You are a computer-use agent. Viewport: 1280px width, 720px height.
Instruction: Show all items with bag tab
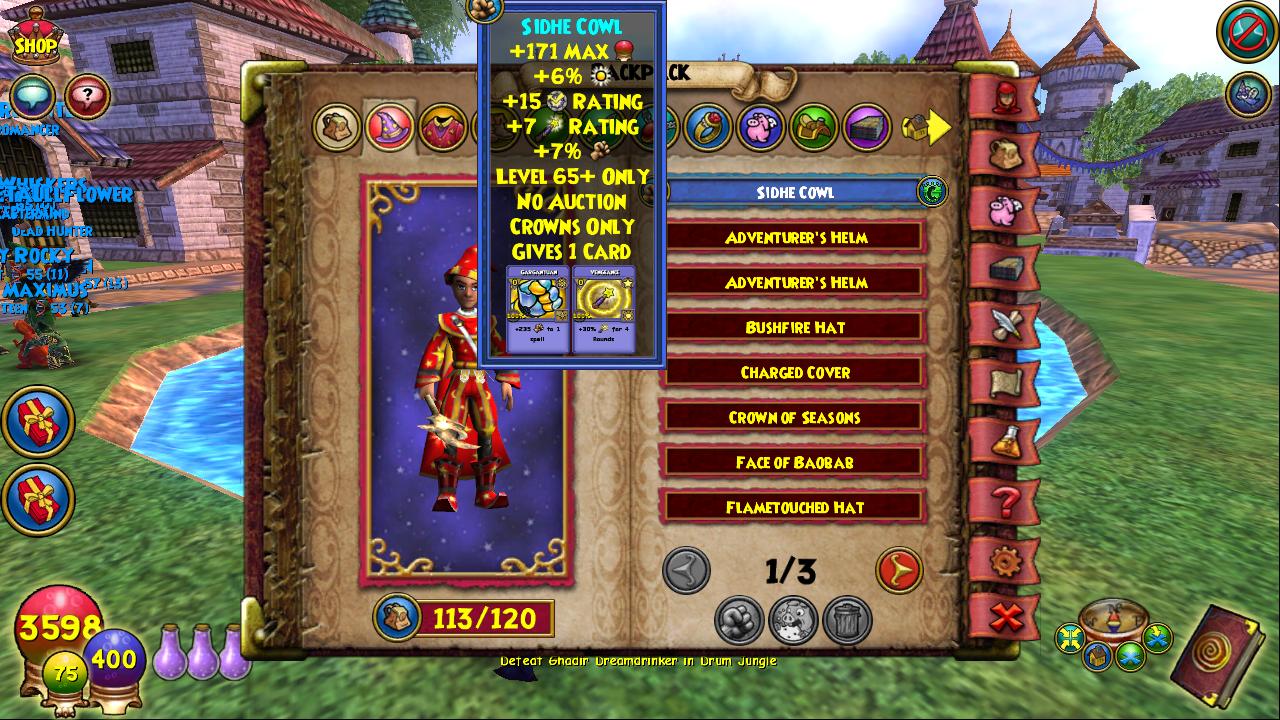coord(337,128)
